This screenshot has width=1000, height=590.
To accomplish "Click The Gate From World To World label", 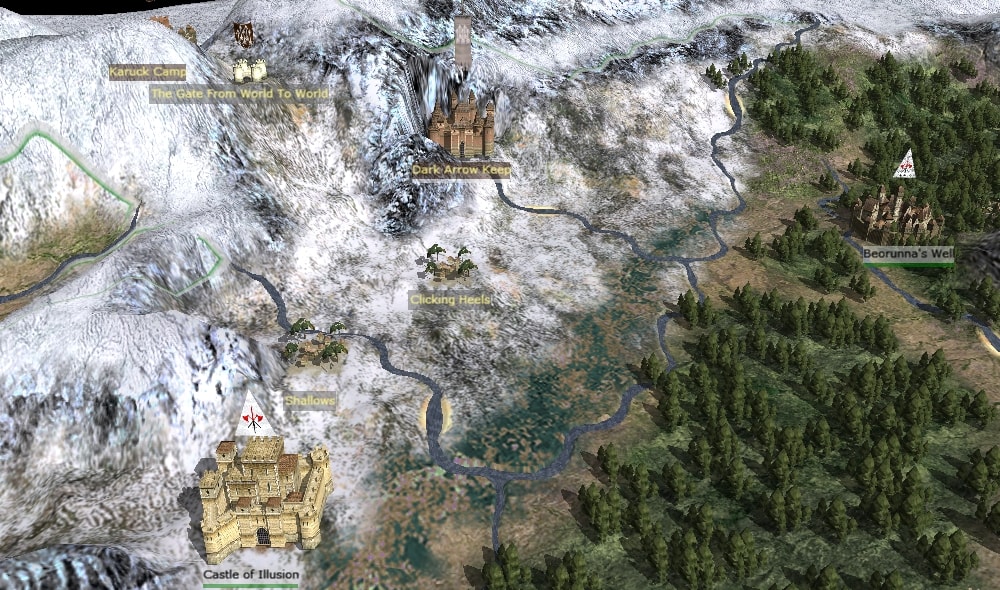I will click(238, 94).
